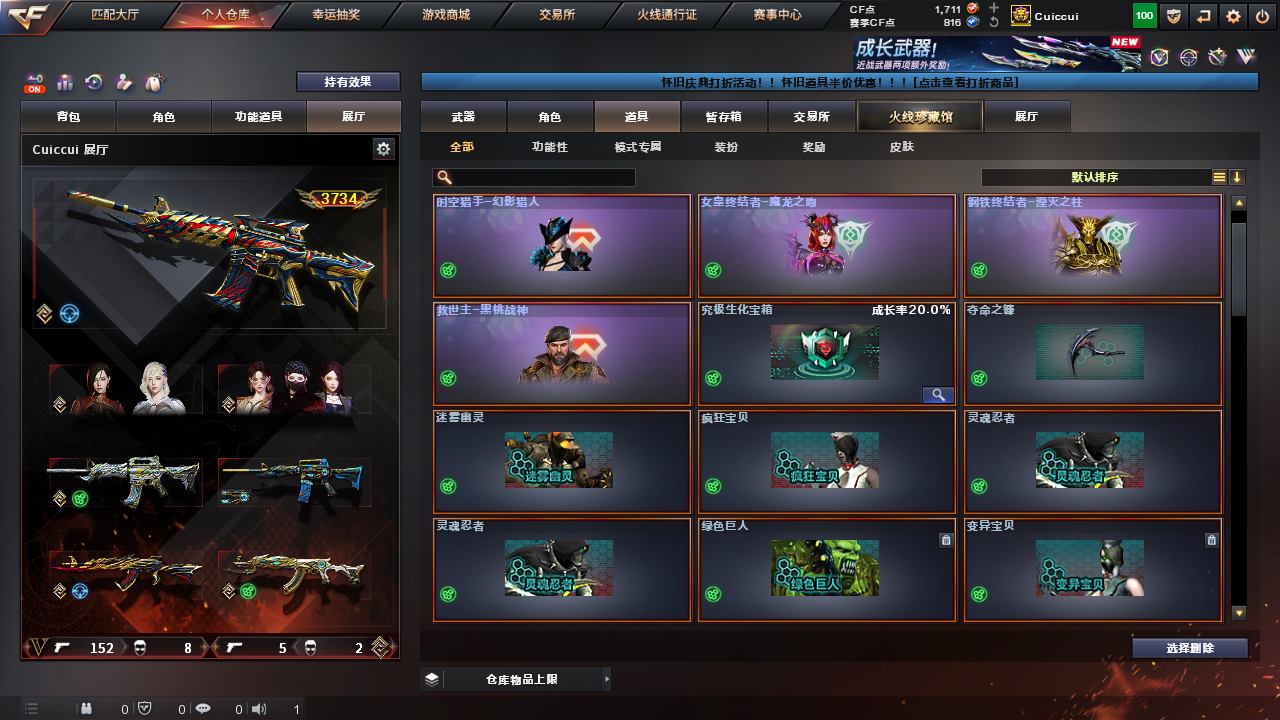Image resolution: width=1280 pixels, height=720 pixels.
Task: Click the 持有效果 button
Action: pos(347,82)
